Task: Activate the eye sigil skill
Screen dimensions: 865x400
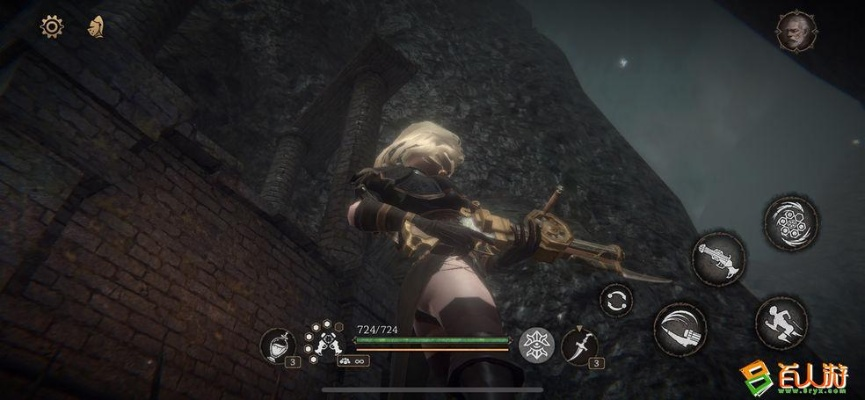Action: coord(535,343)
